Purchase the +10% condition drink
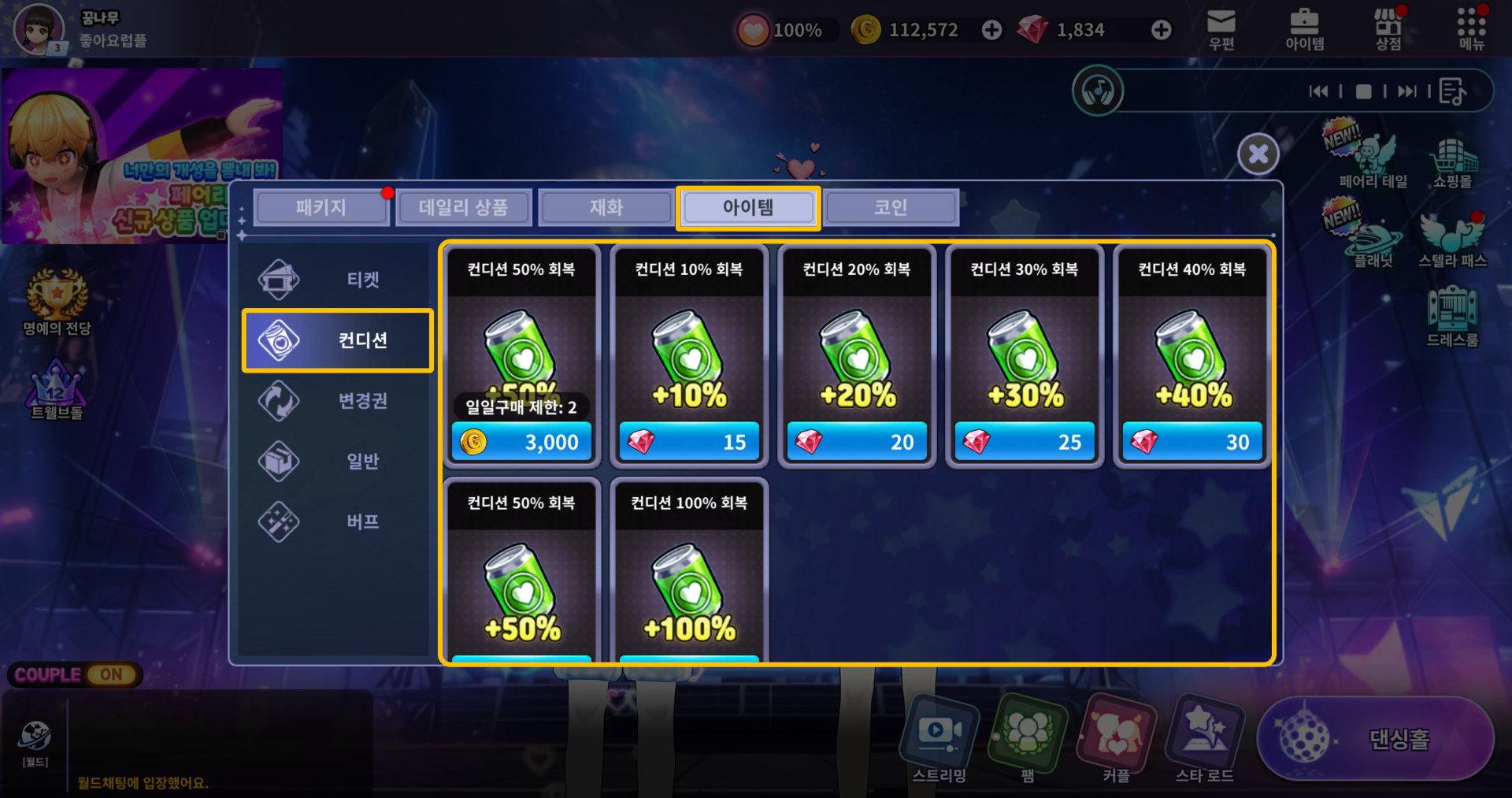The width and height of the screenshot is (1512, 798). (x=689, y=442)
